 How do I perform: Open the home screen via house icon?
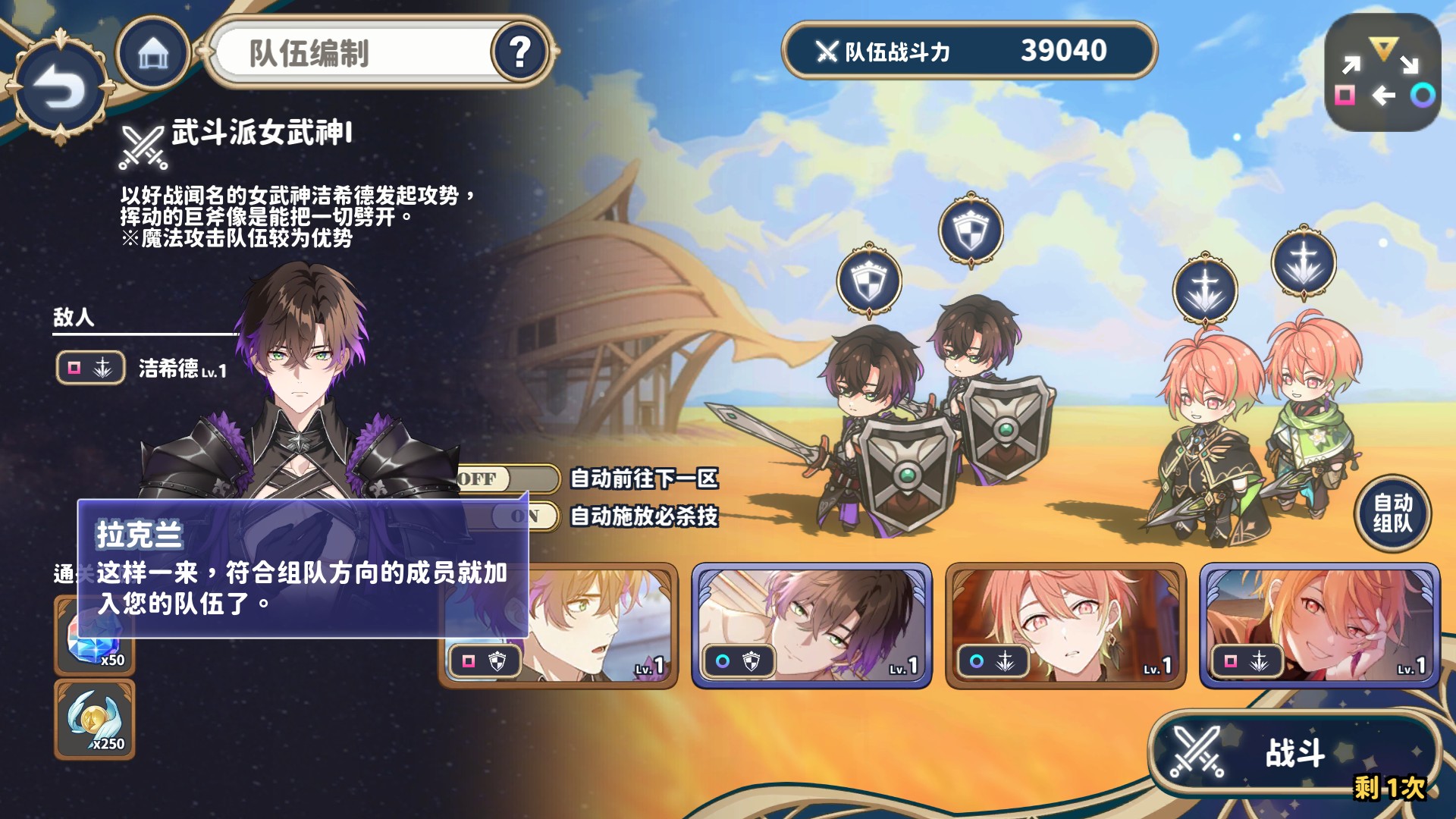[152, 53]
